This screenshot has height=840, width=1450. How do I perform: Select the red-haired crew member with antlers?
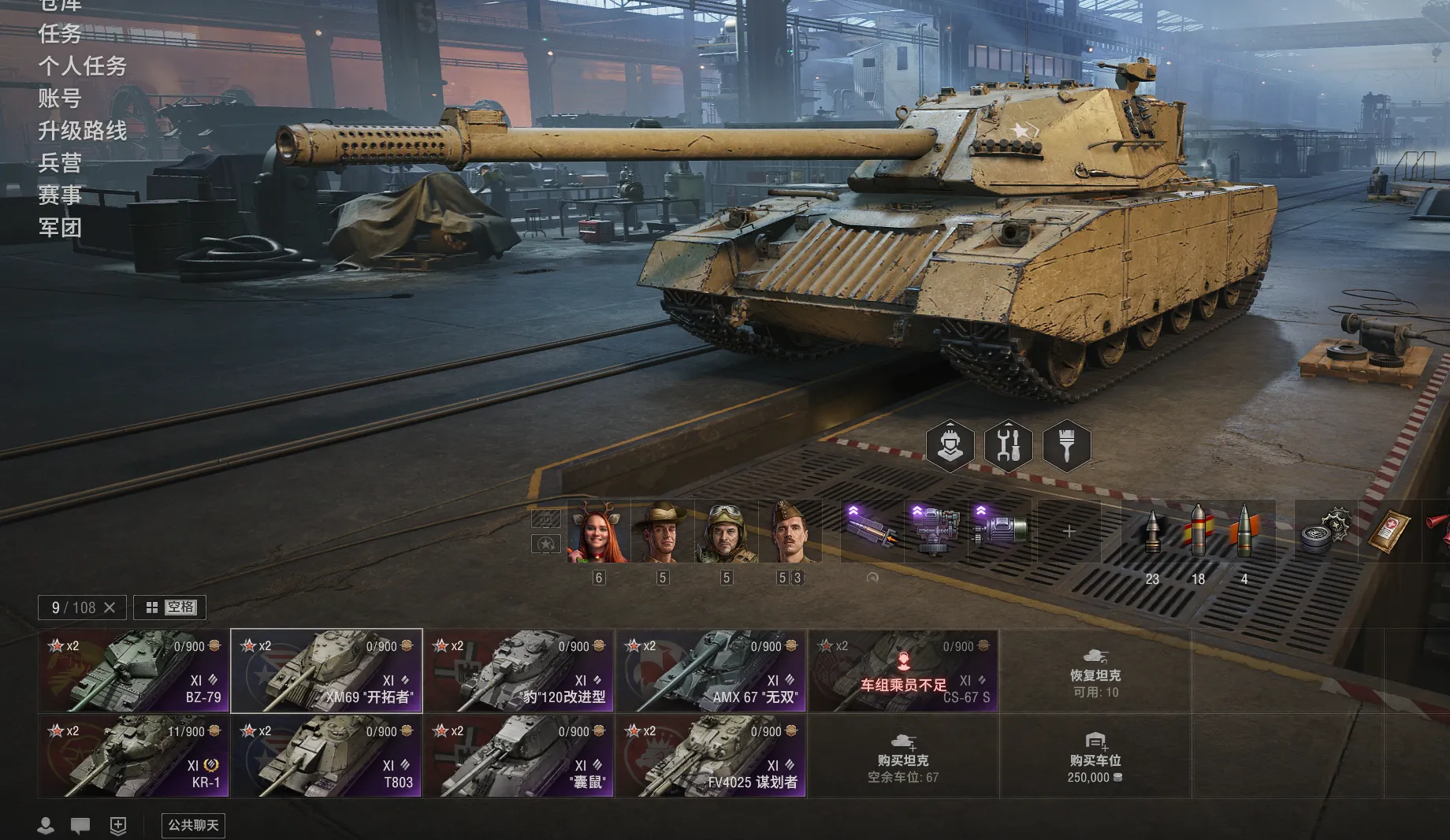(x=598, y=531)
